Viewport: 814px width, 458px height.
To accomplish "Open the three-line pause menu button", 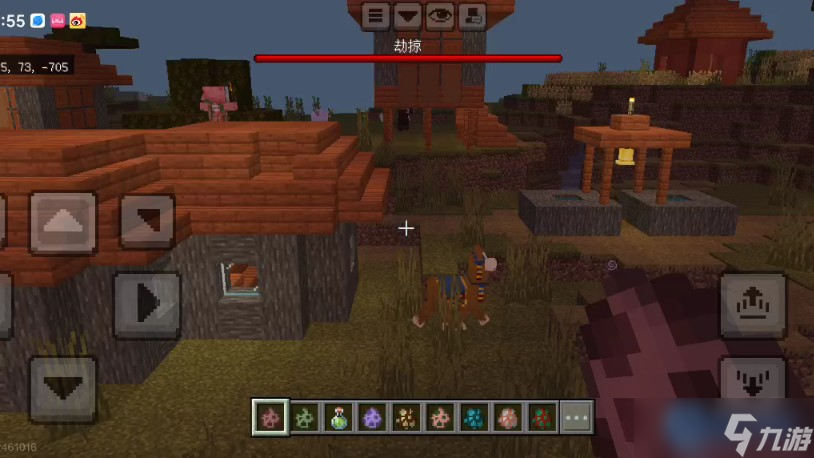I will tap(376, 16).
